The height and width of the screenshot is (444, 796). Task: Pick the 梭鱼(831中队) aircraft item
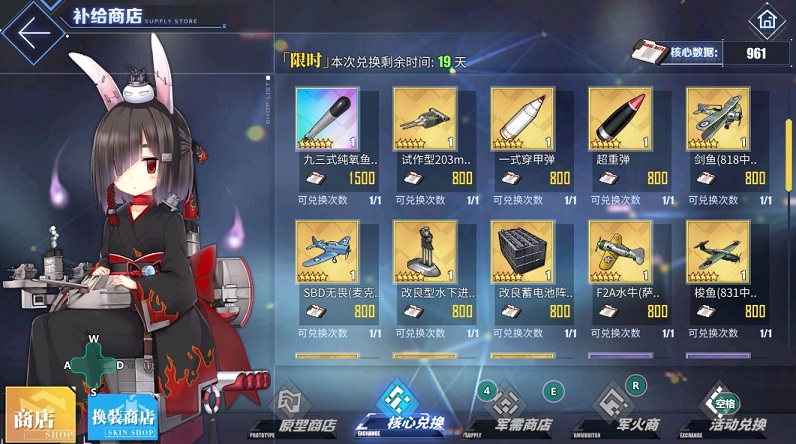(718, 252)
